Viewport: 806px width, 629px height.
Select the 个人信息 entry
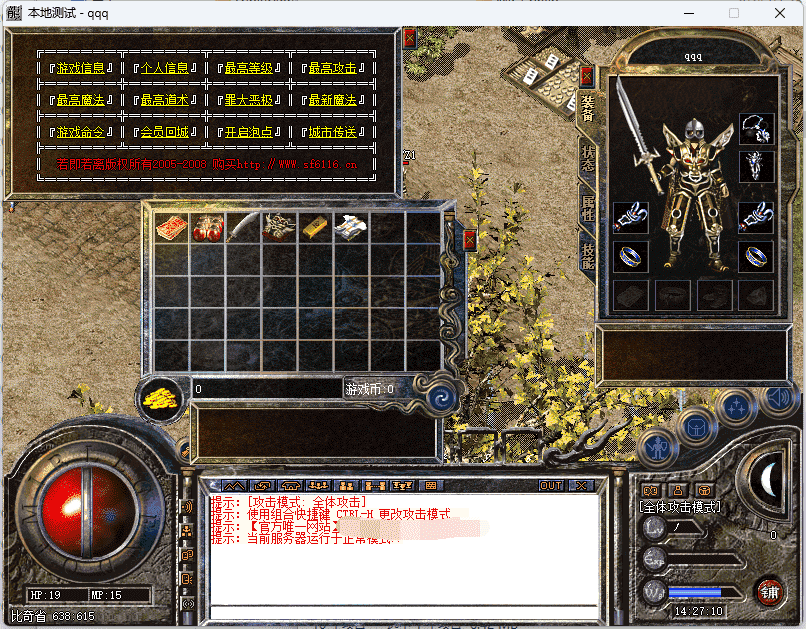(164, 68)
